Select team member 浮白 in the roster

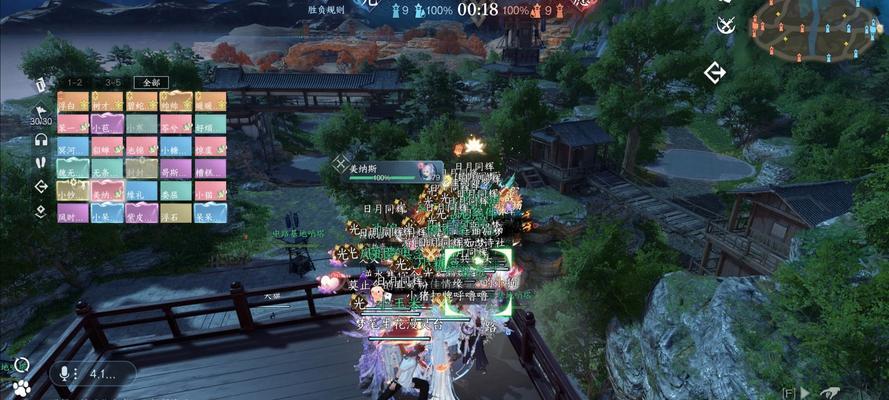pos(74,103)
